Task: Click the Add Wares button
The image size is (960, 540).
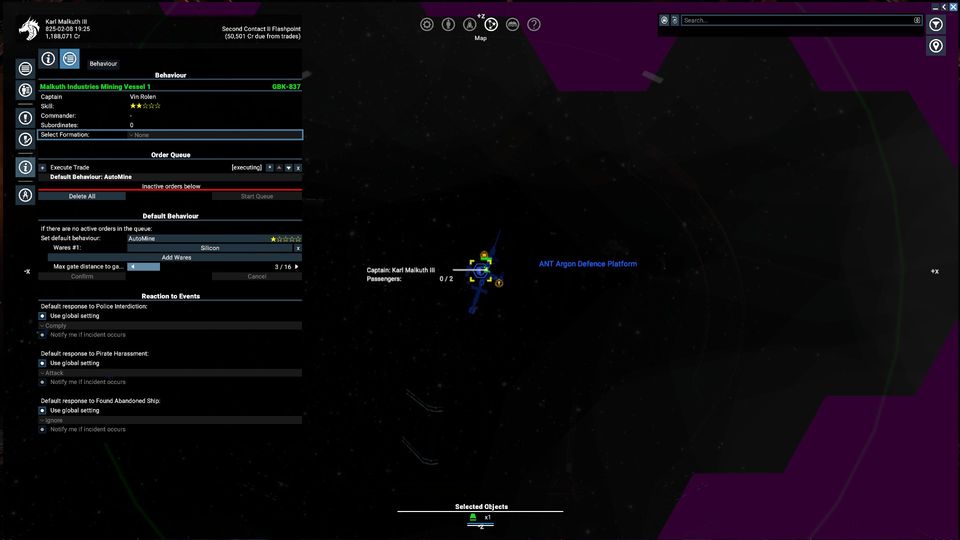Action: 176,257
